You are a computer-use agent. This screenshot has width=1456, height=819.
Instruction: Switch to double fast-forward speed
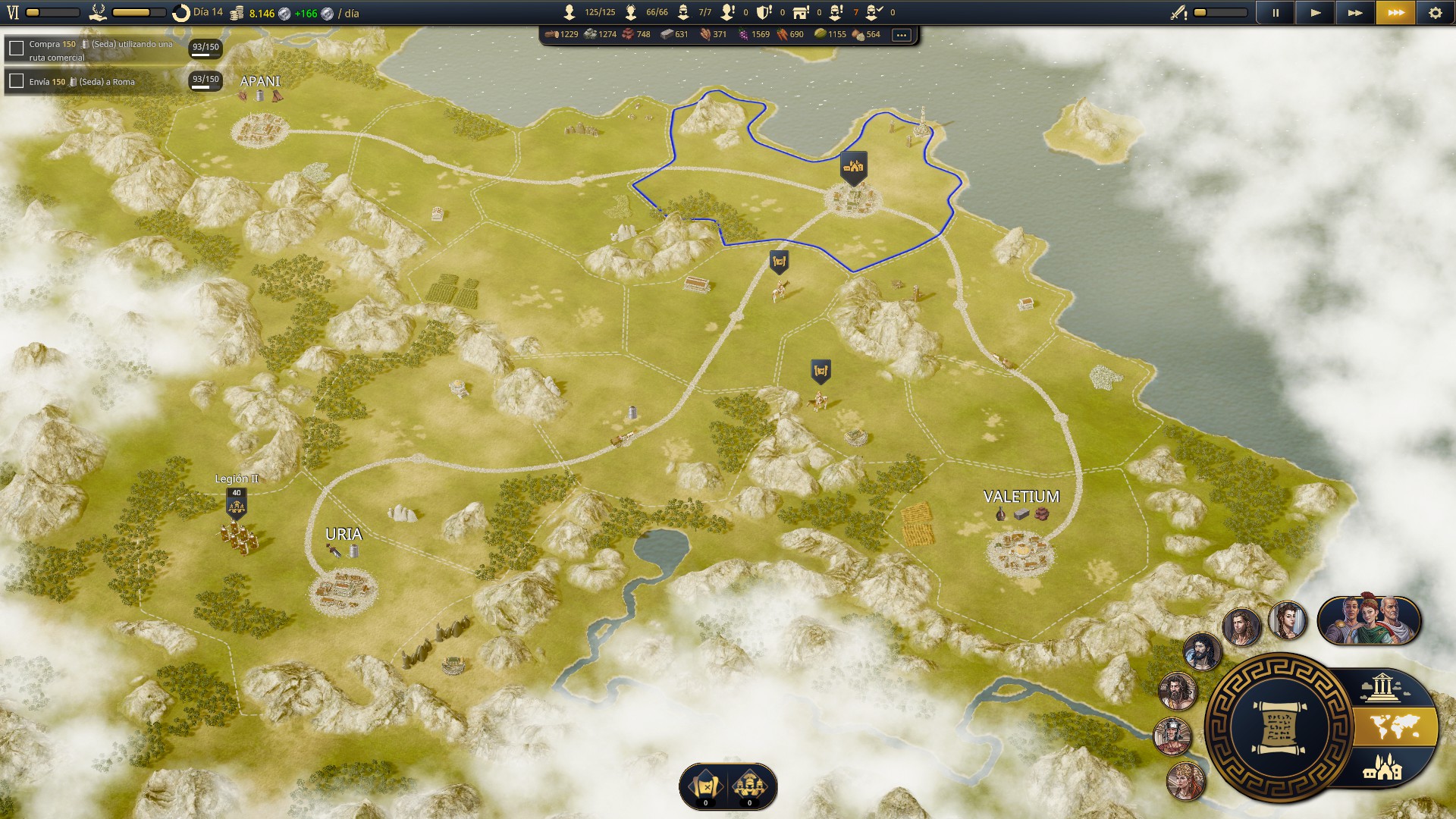1355,13
